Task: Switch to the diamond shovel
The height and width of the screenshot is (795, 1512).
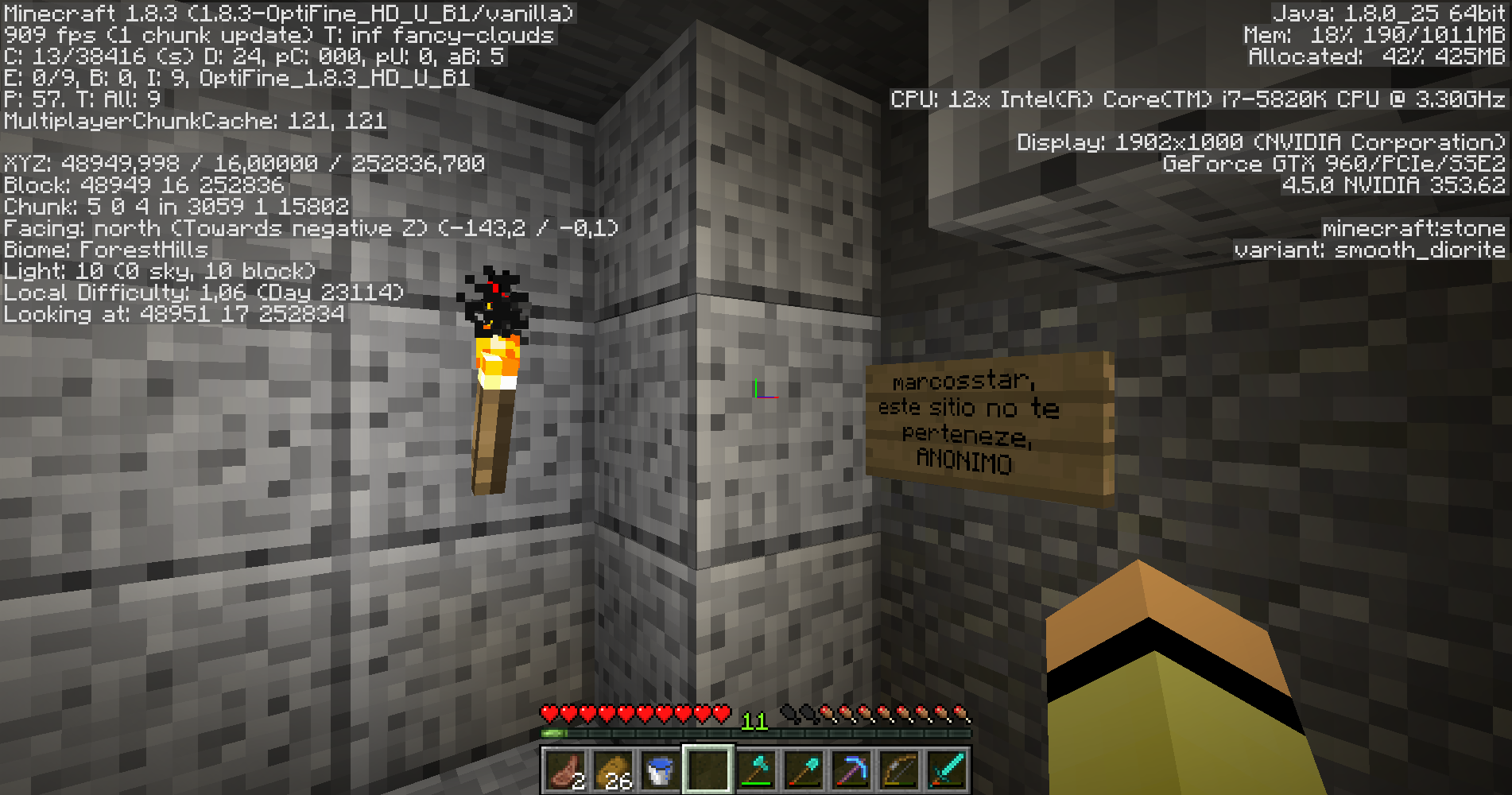Action: click(x=804, y=770)
